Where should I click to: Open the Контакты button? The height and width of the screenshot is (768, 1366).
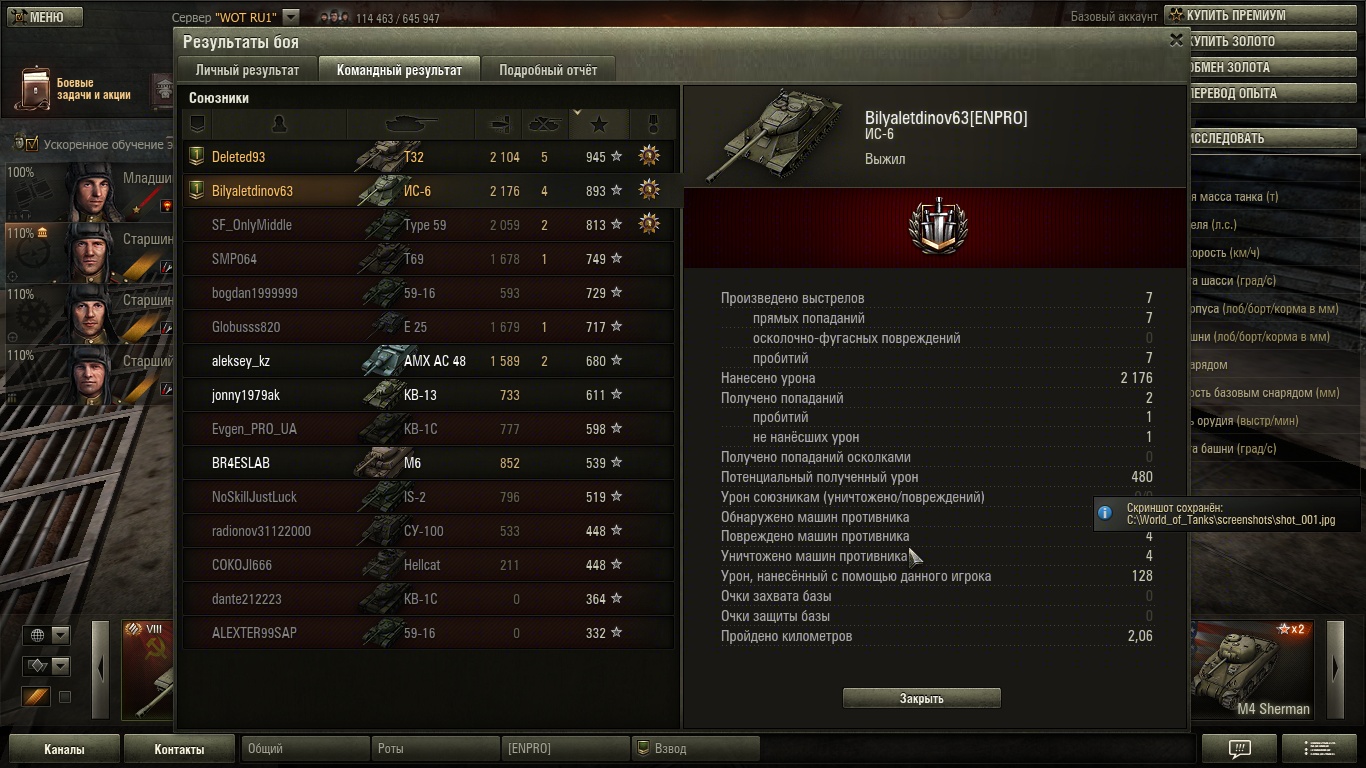pos(179,749)
